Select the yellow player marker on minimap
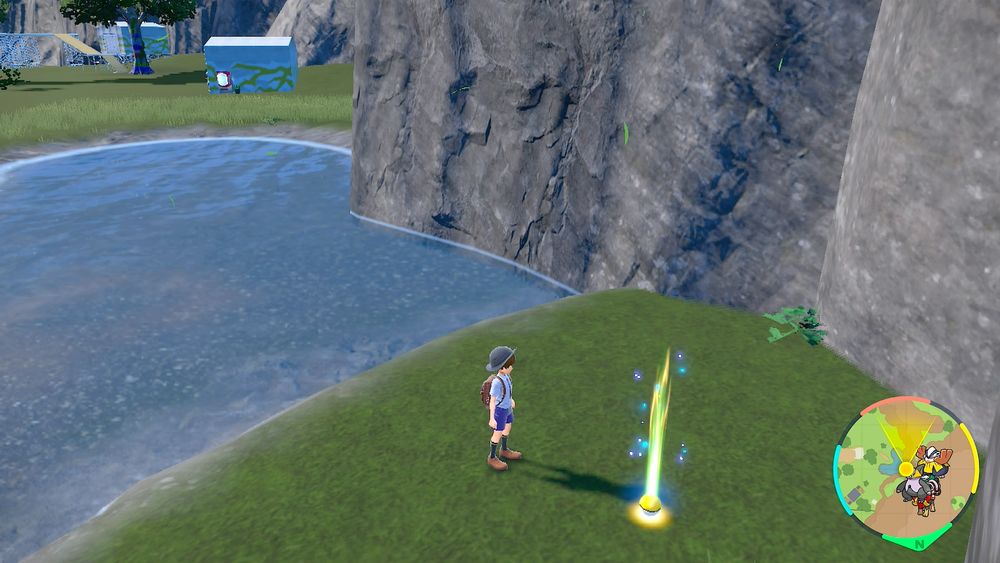The height and width of the screenshot is (563, 1000). tap(906, 468)
